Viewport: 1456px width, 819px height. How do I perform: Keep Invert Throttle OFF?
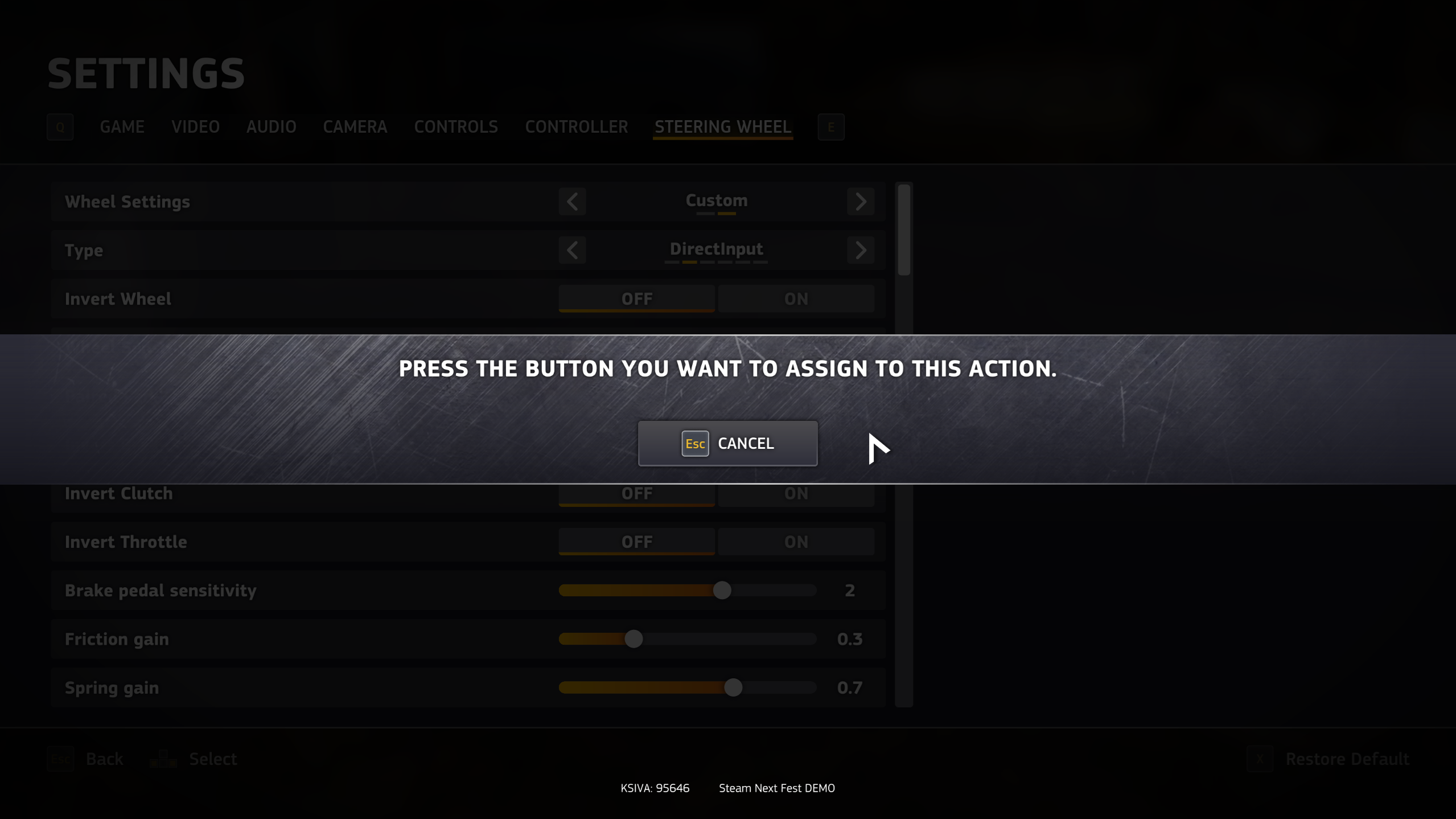coord(636,541)
